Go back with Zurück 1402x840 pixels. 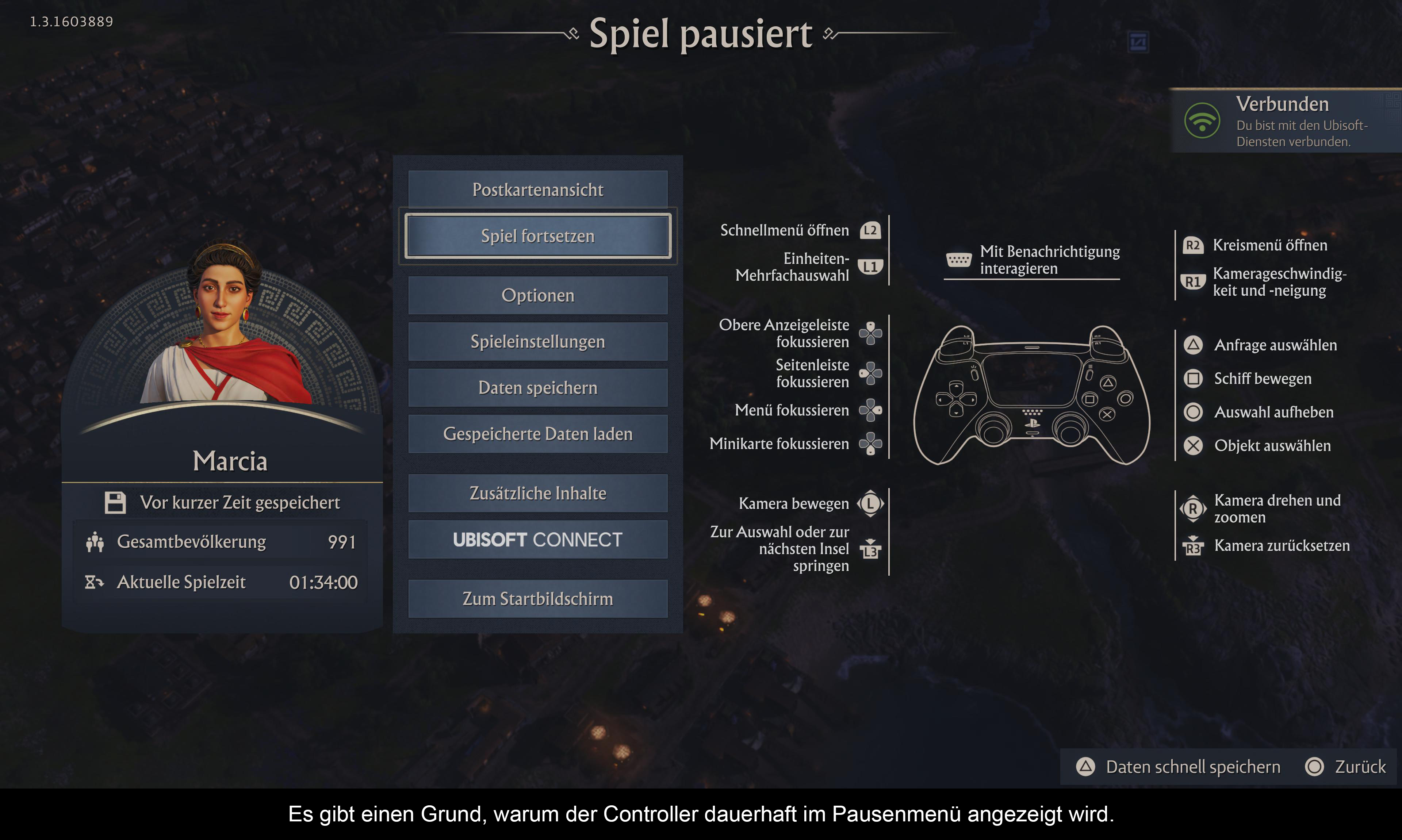click(x=1345, y=767)
